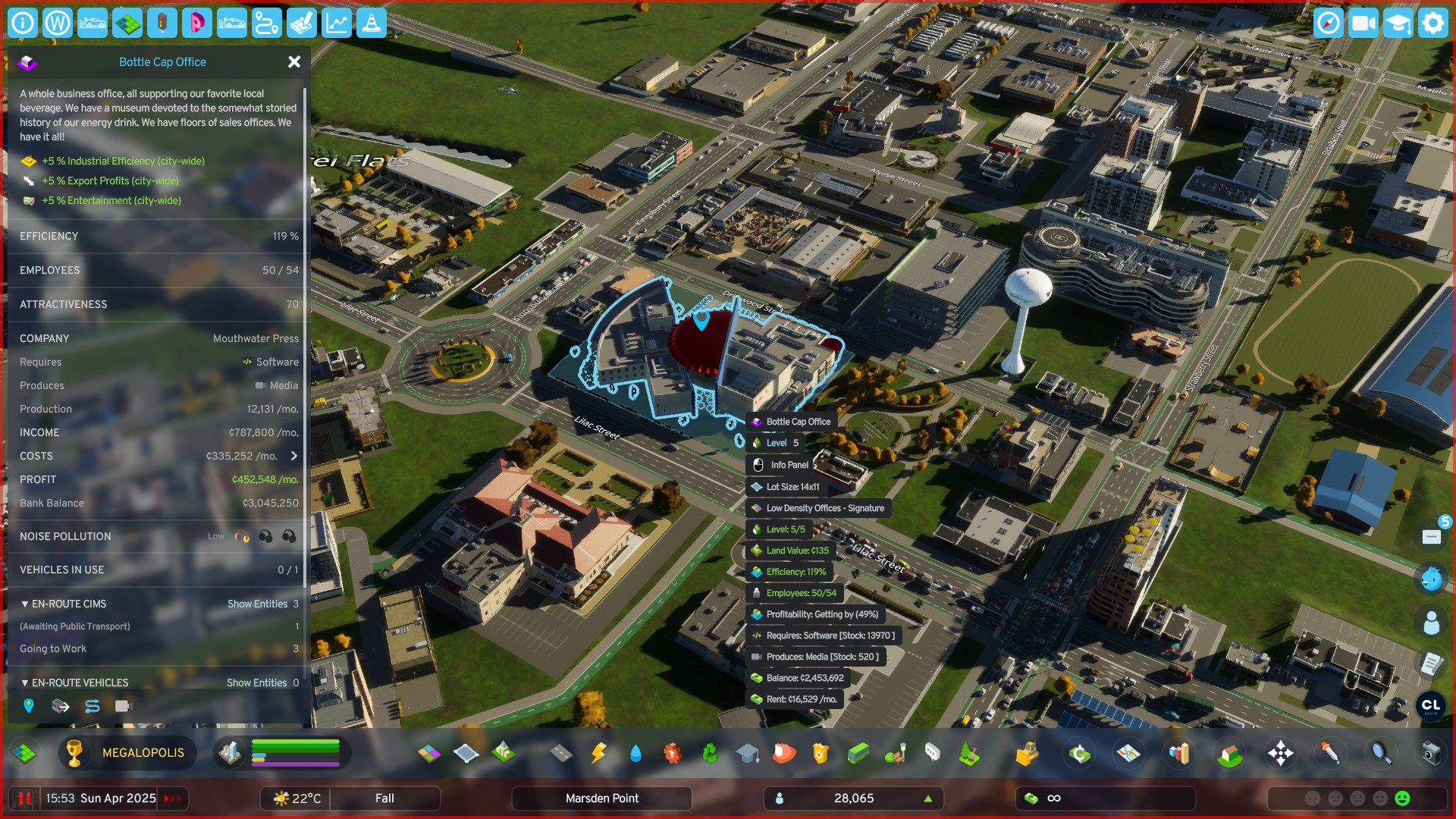This screenshot has width=1456, height=819.
Task: Show entities for En-Route Vehicles
Action: click(x=256, y=682)
